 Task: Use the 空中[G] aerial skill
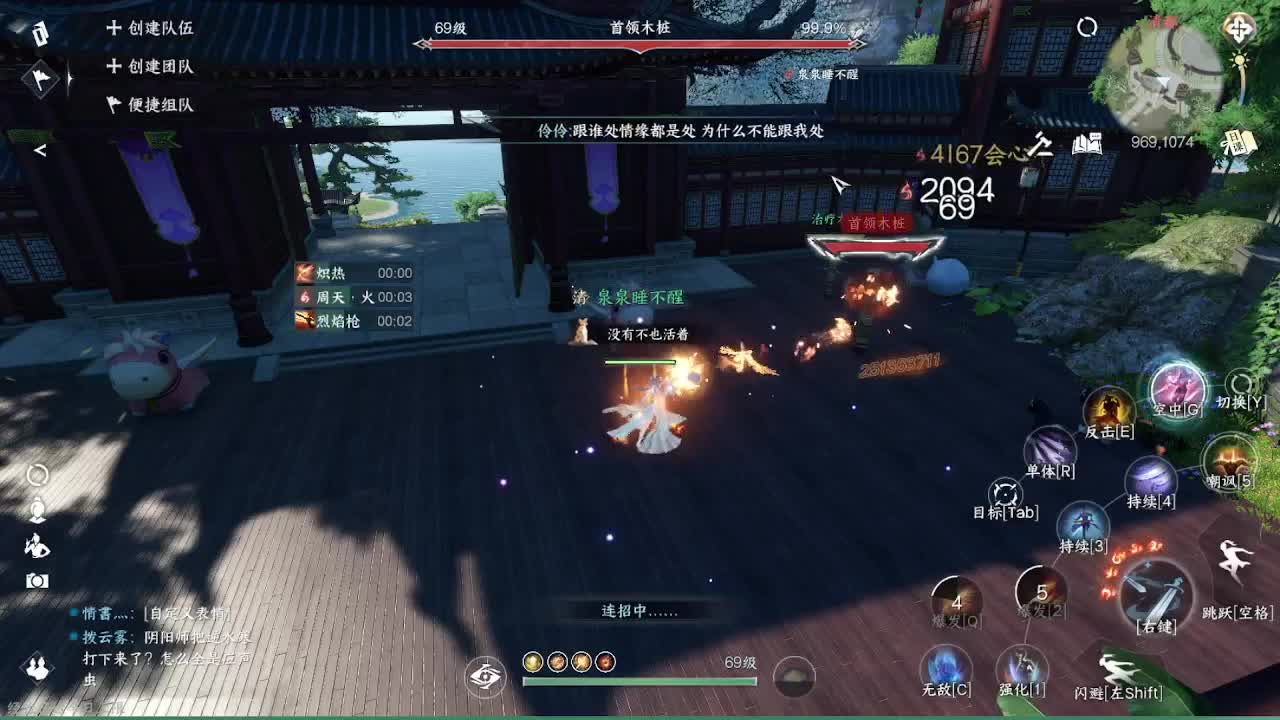pos(1176,389)
